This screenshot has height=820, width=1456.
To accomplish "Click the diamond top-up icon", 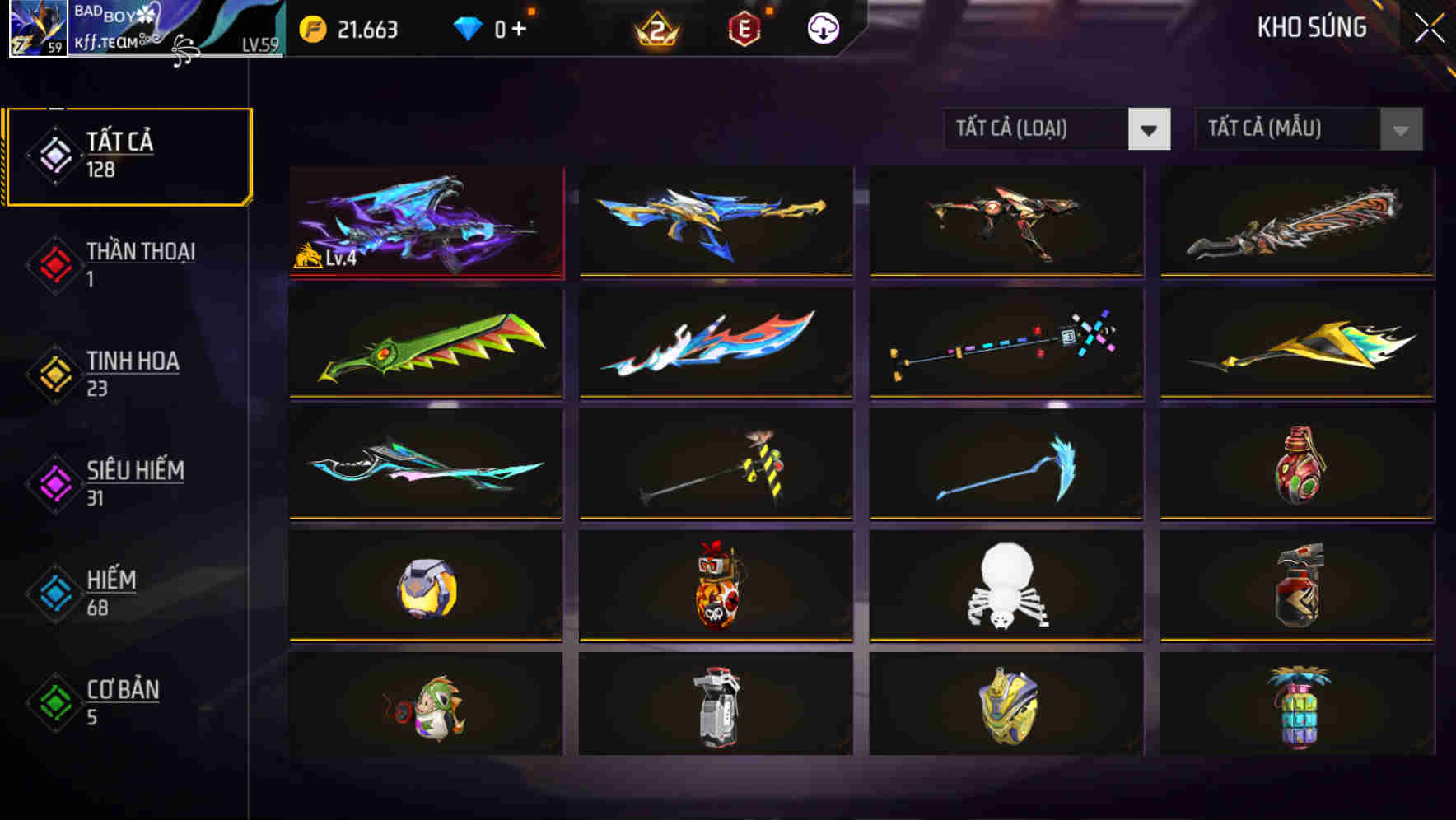I will [x=465, y=27].
